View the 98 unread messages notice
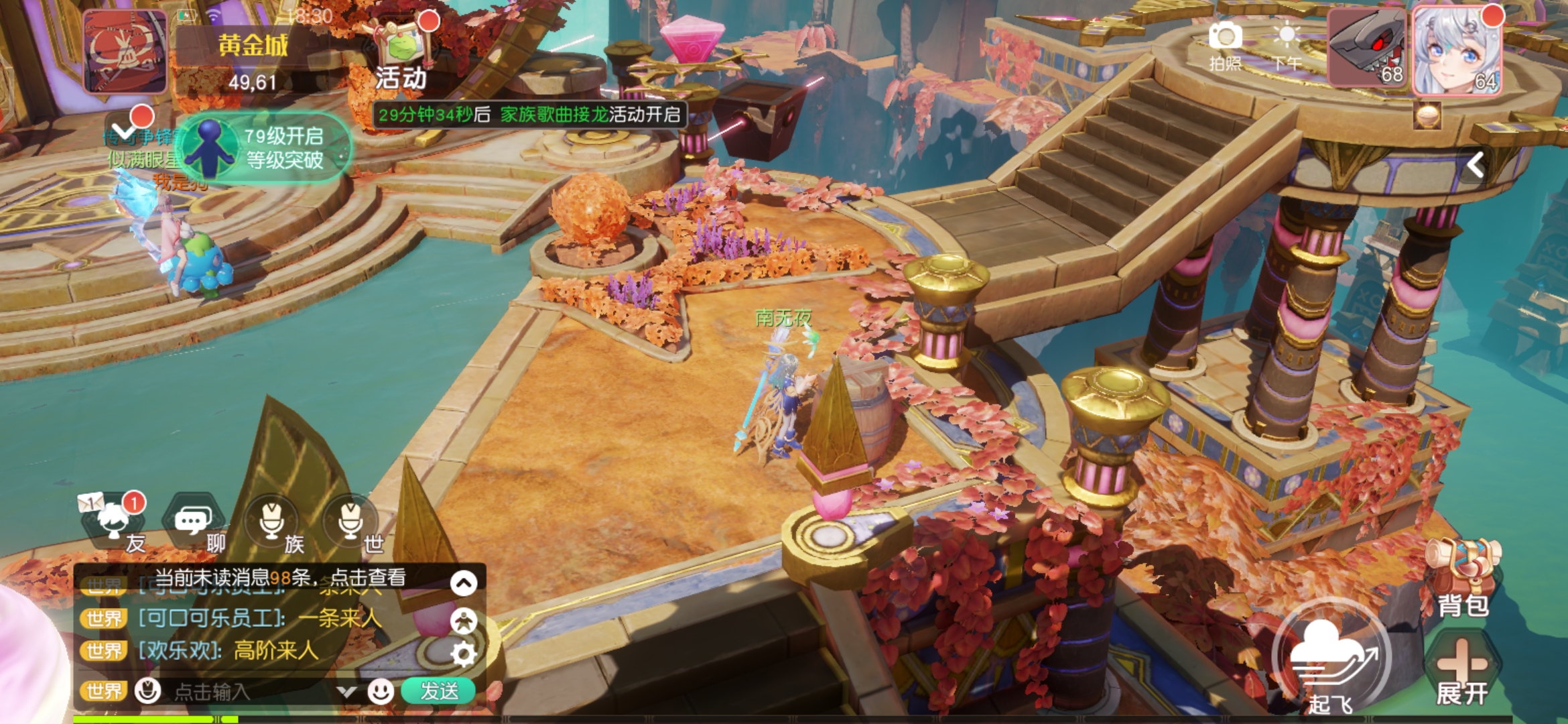 (281, 578)
